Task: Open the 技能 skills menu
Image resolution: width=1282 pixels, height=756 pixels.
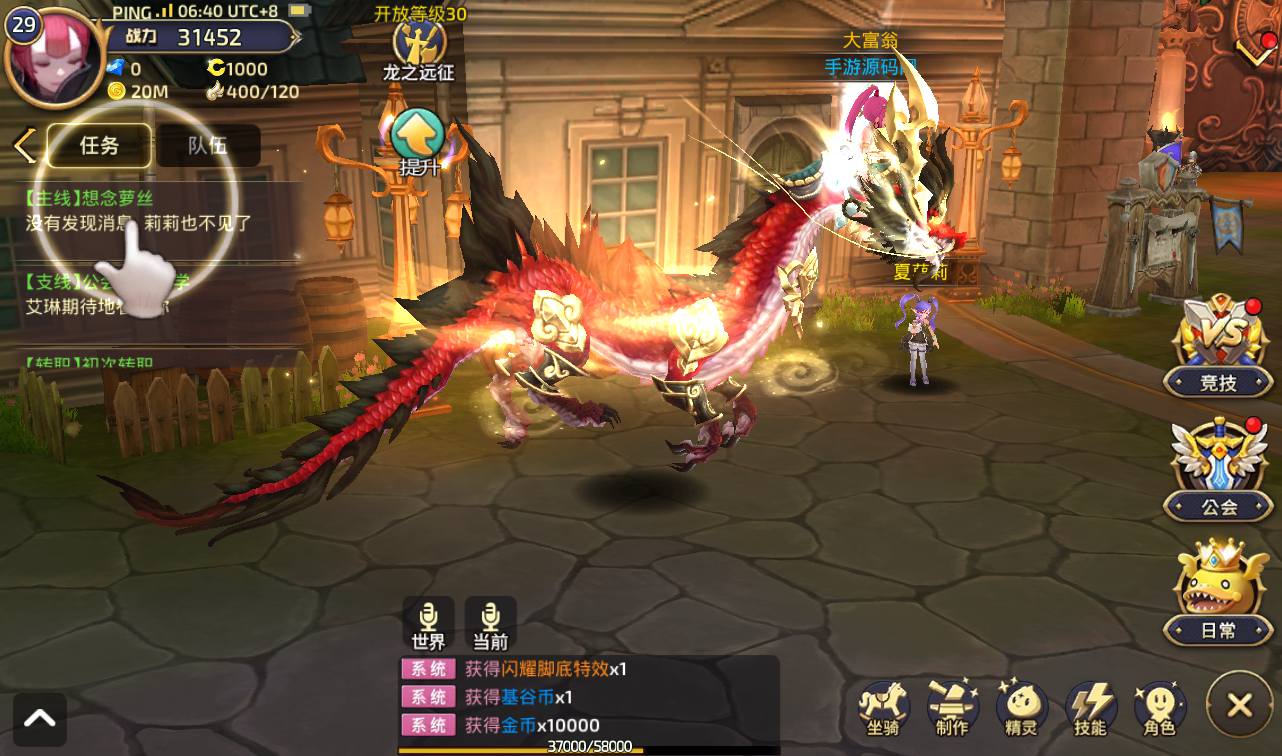Action: click(1090, 707)
